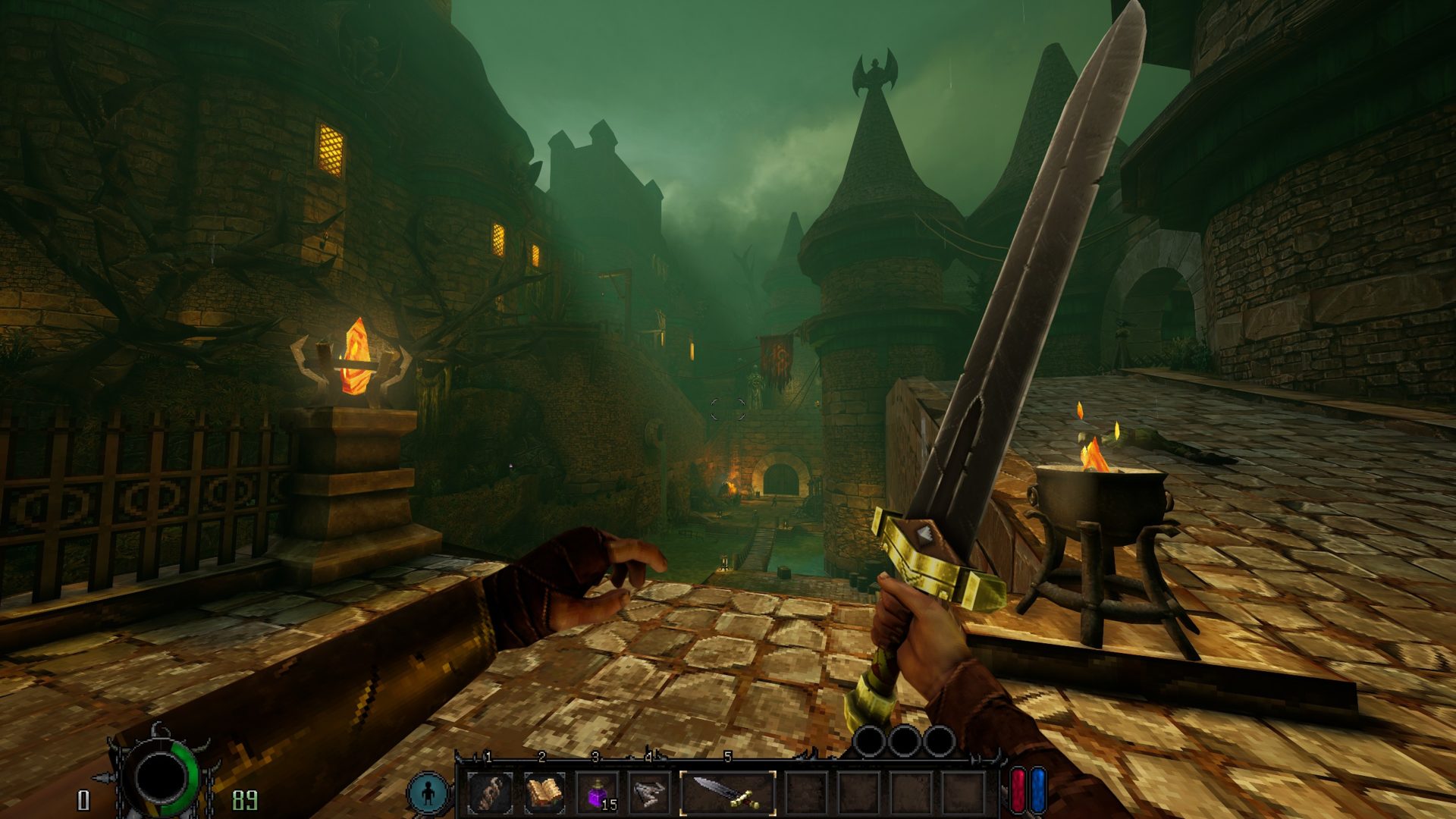Select the grey crossbow item in slot 4
The height and width of the screenshot is (819, 1456).
click(x=650, y=793)
